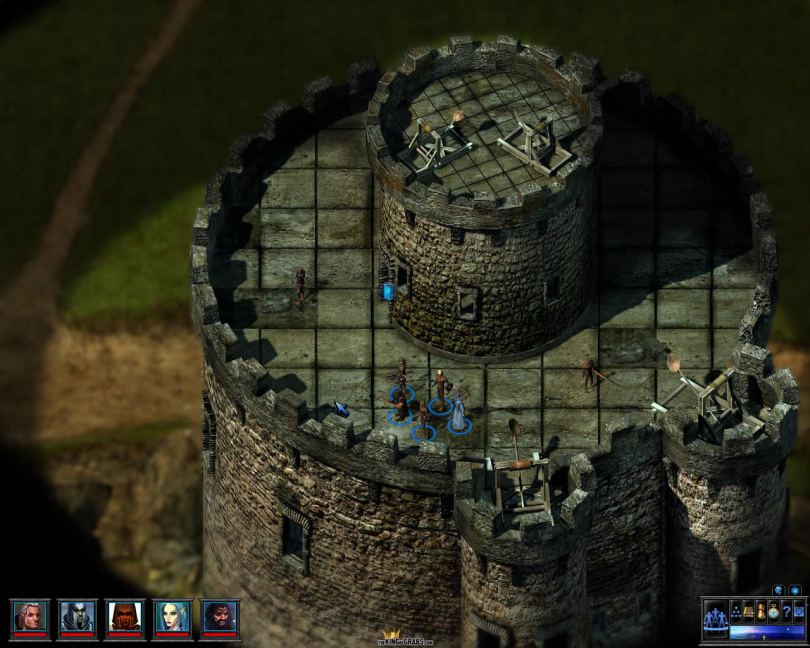This screenshot has height=648, width=810.
Task: Click the blue square options icon
Action: (x=799, y=611)
